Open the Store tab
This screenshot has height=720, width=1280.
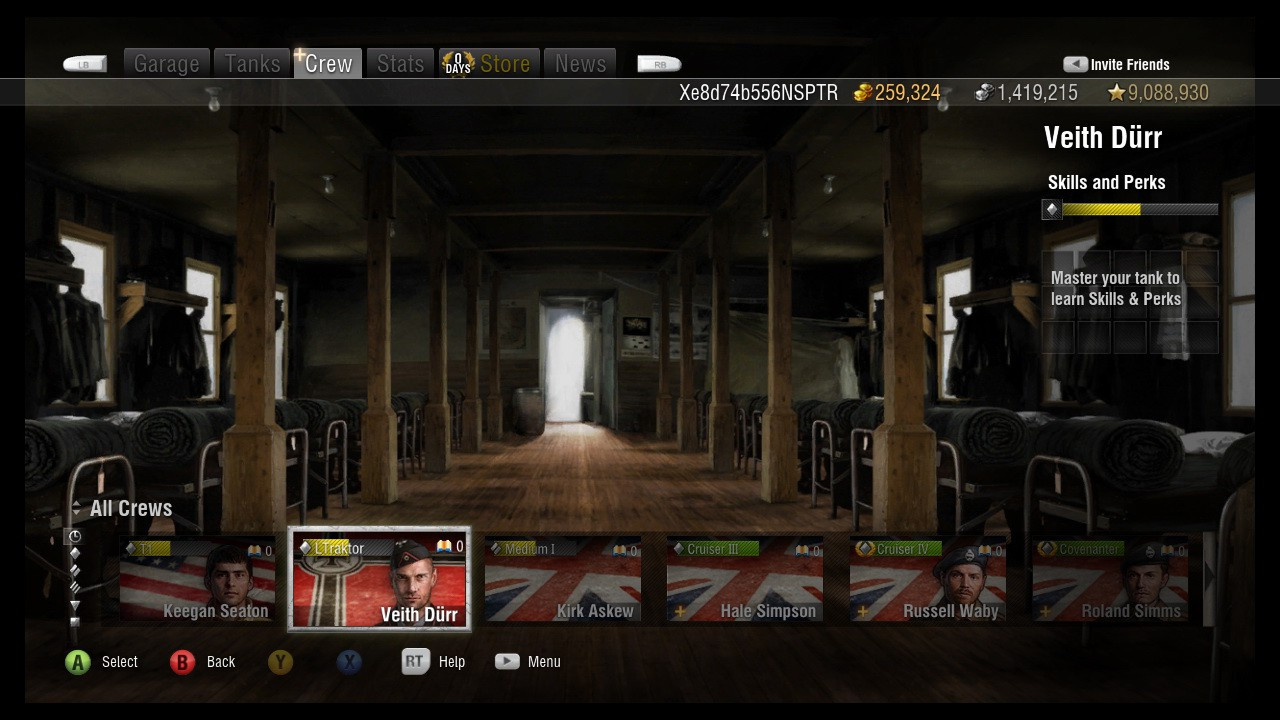pyautogui.click(x=490, y=64)
